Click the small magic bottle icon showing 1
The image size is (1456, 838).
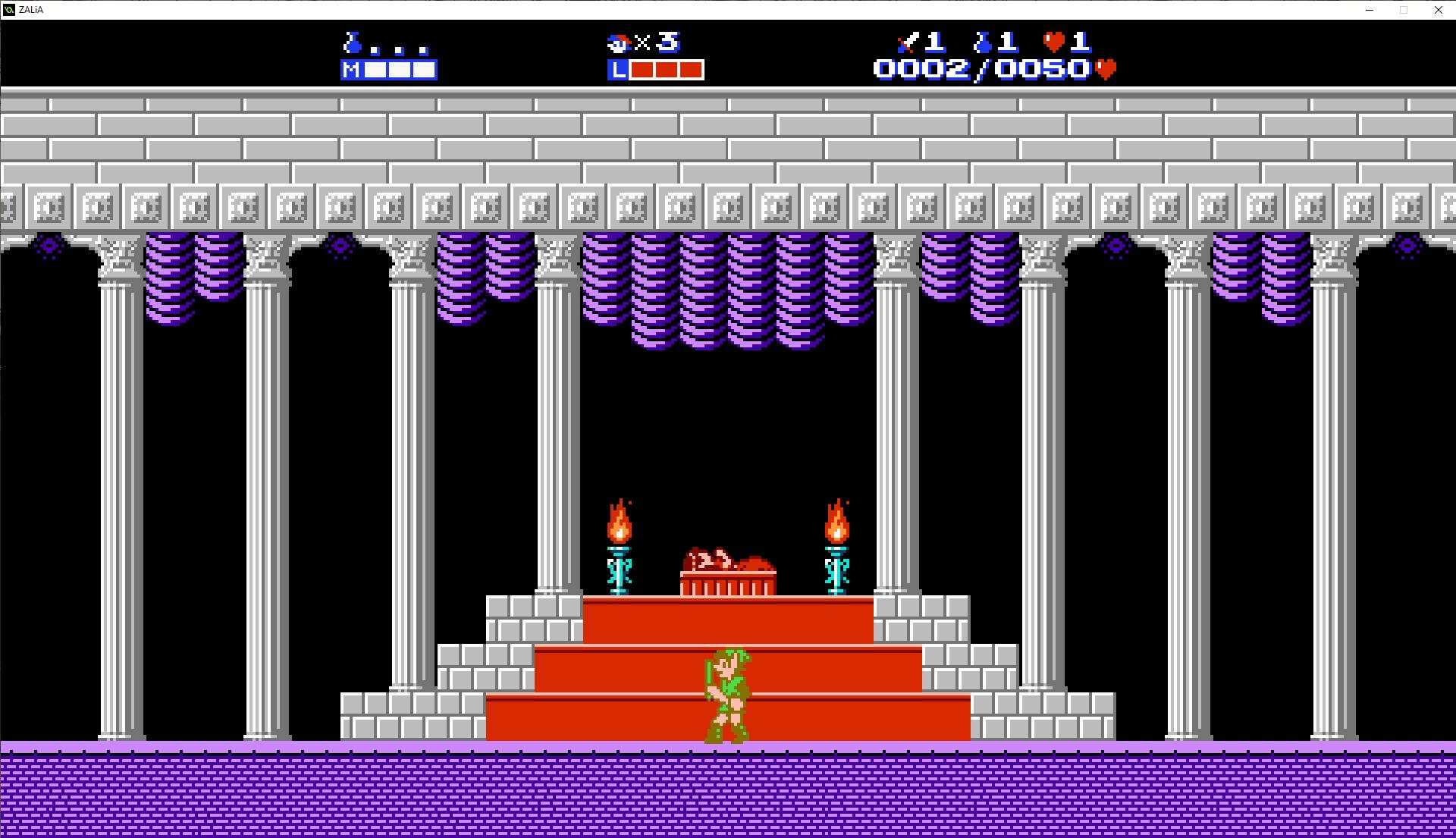984,43
